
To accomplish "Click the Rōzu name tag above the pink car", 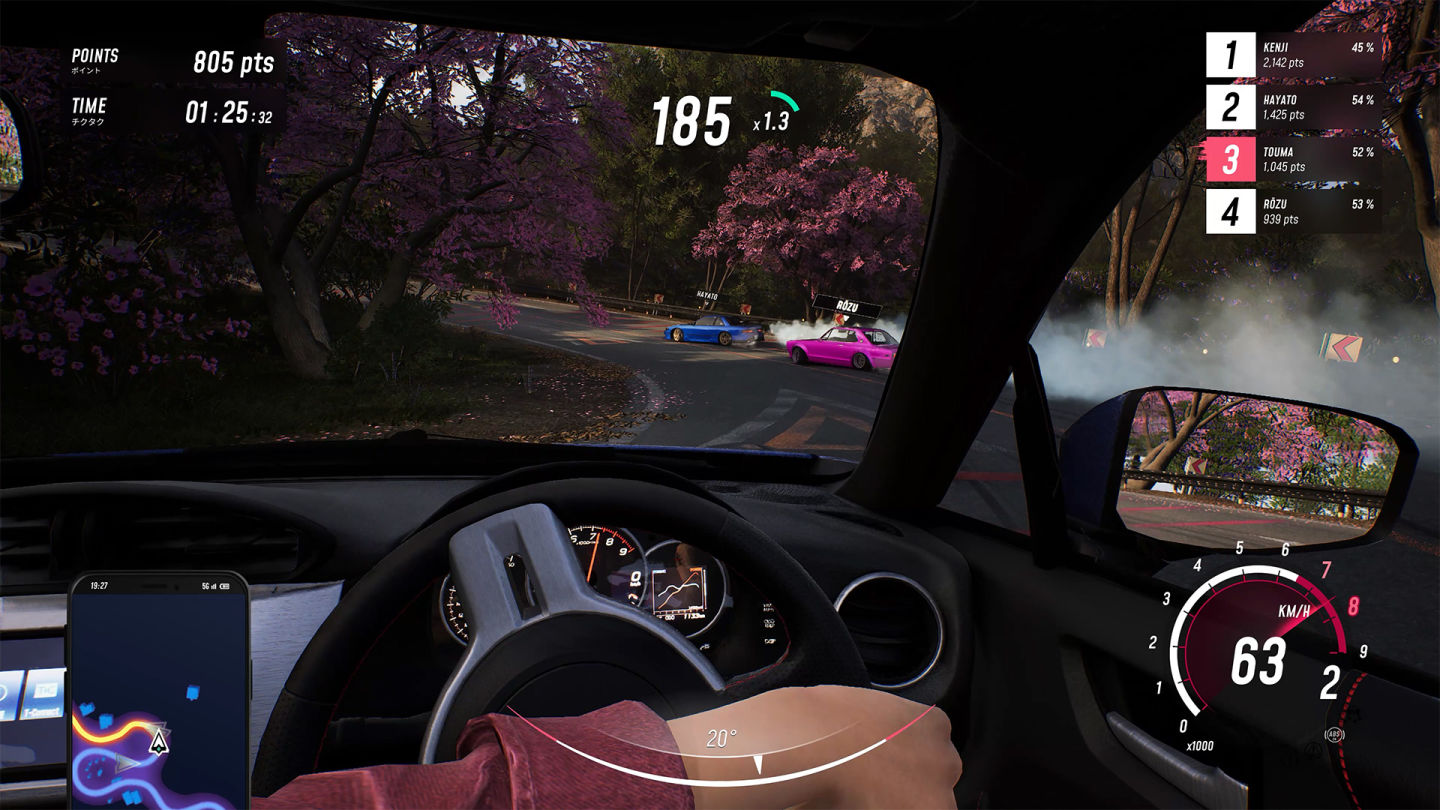I will (x=846, y=307).
